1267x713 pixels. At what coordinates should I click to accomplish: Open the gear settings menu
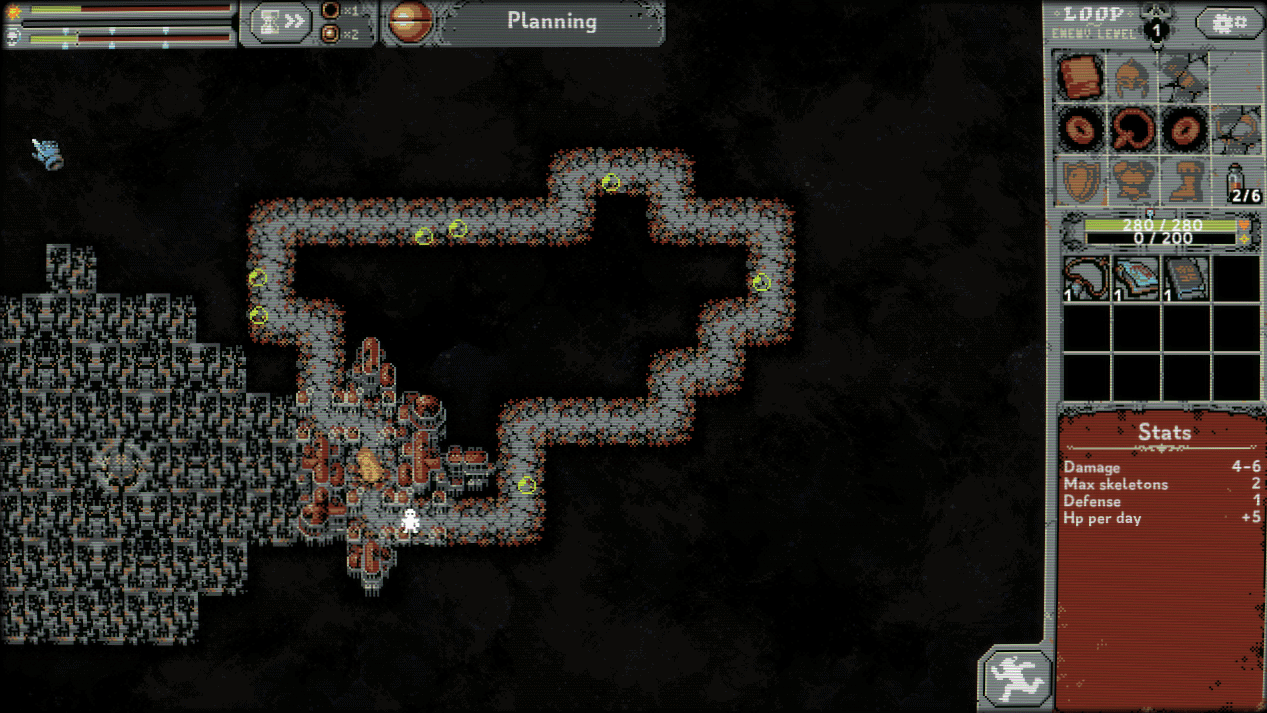1229,22
